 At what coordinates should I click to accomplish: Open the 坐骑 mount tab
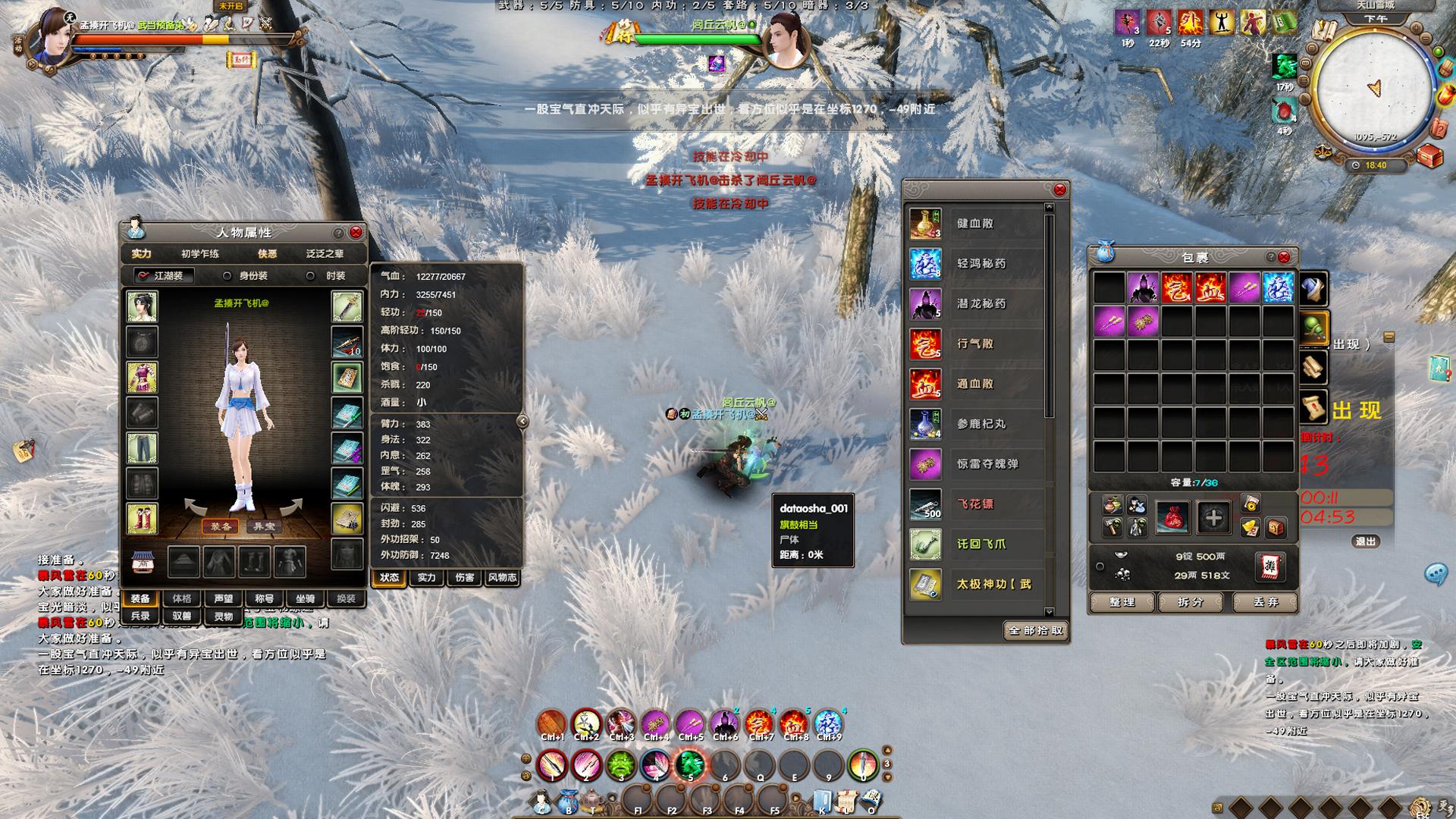point(305,598)
